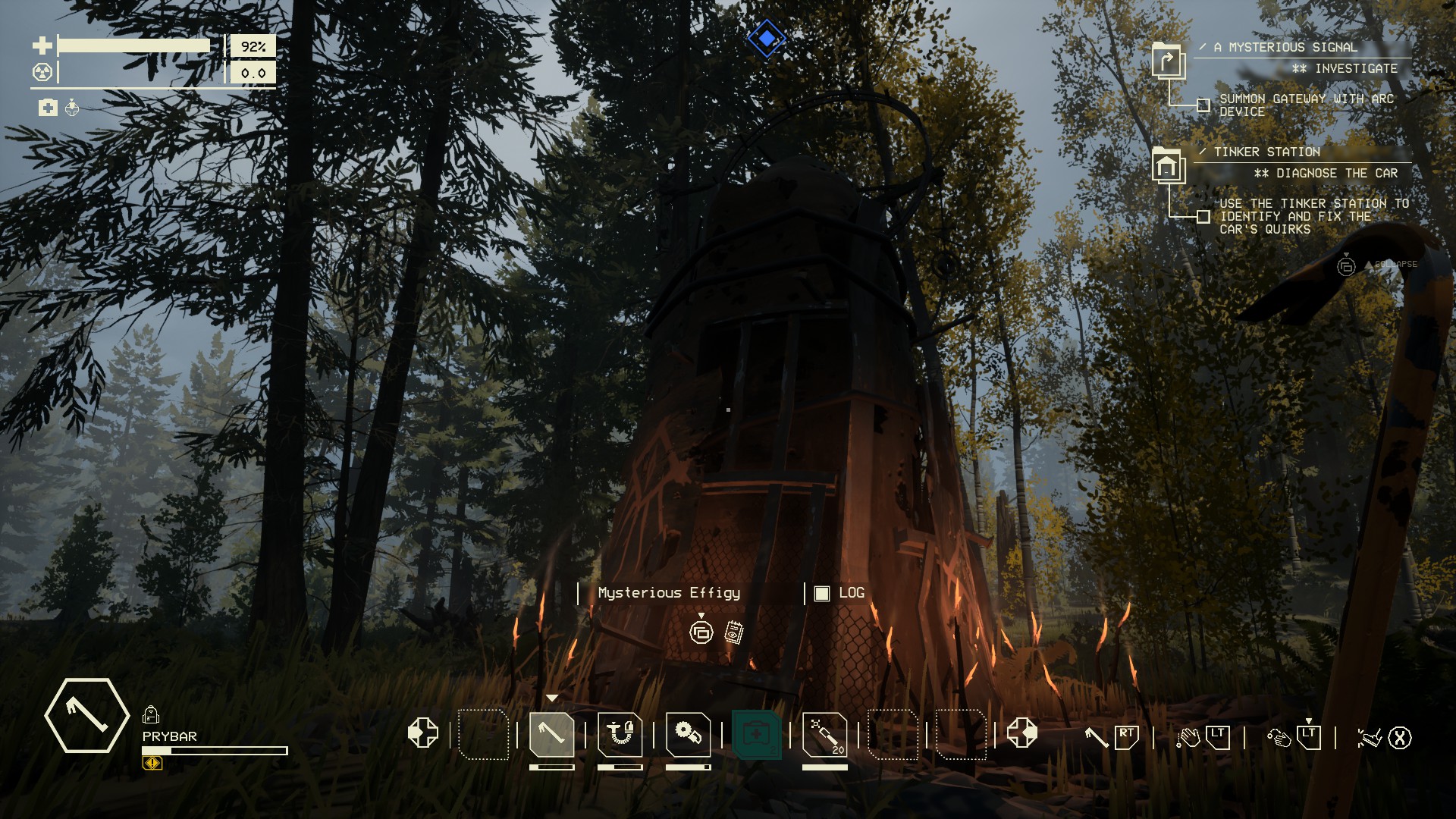Screen dimensions: 1456x819
Task: Click the equipped Prybar hexagon icon
Action: pos(86,715)
